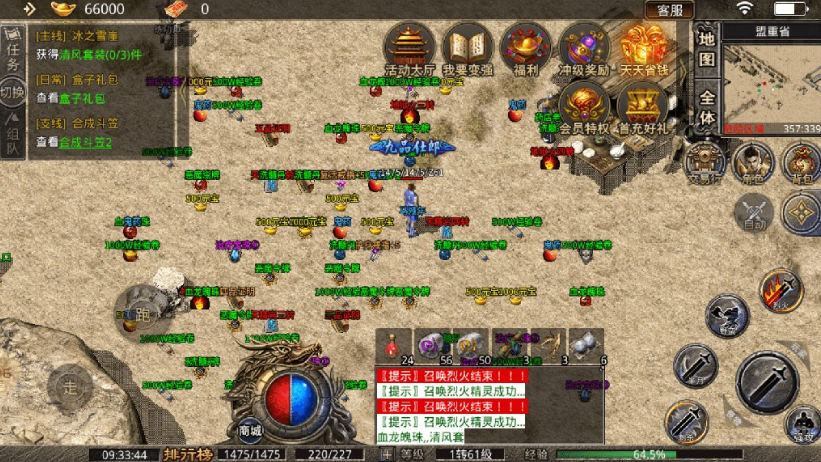The image size is (821, 462).
Task: Open the 背包 bag inventory
Action: pos(802,160)
